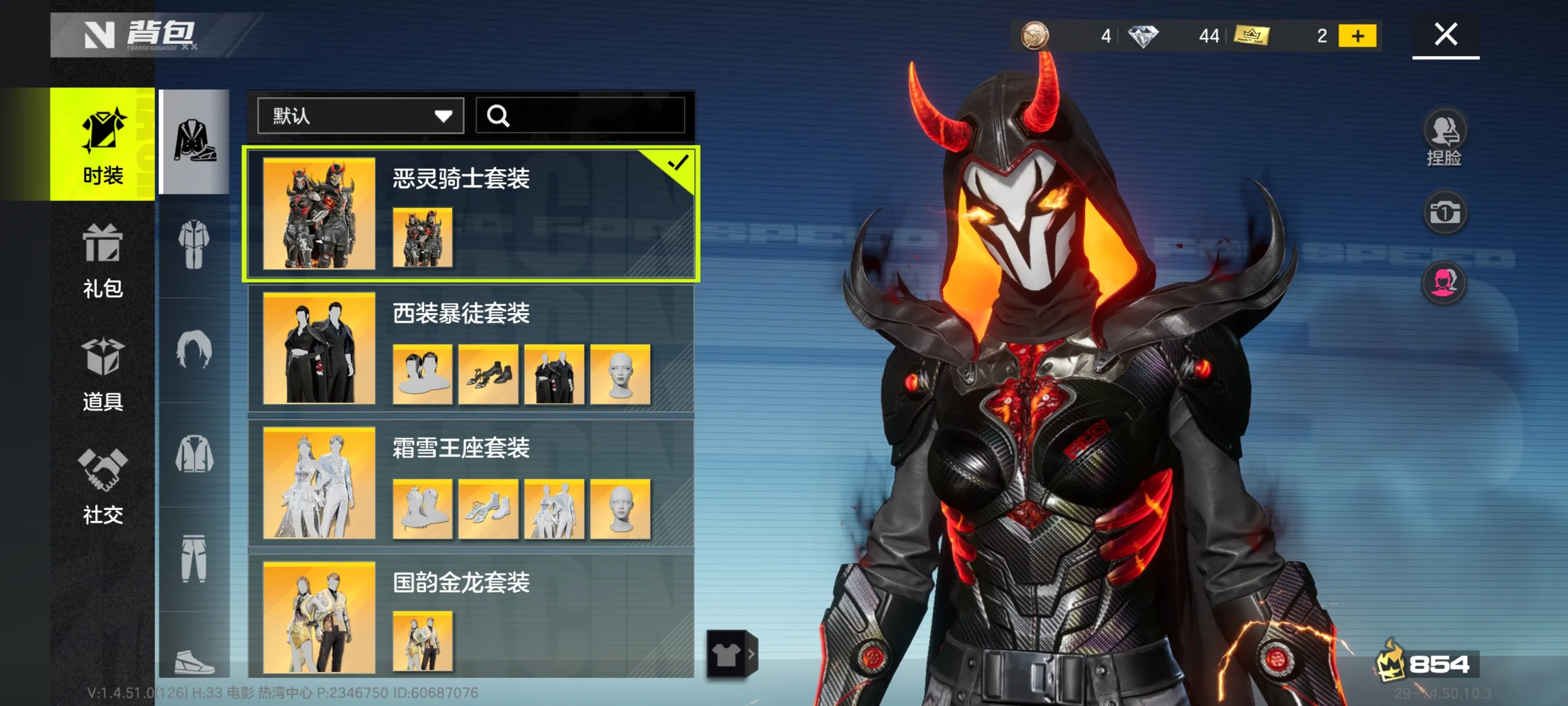Switch to the 时装 fashion tab
This screenshot has height=706, width=1568.
tap(102, 145)
